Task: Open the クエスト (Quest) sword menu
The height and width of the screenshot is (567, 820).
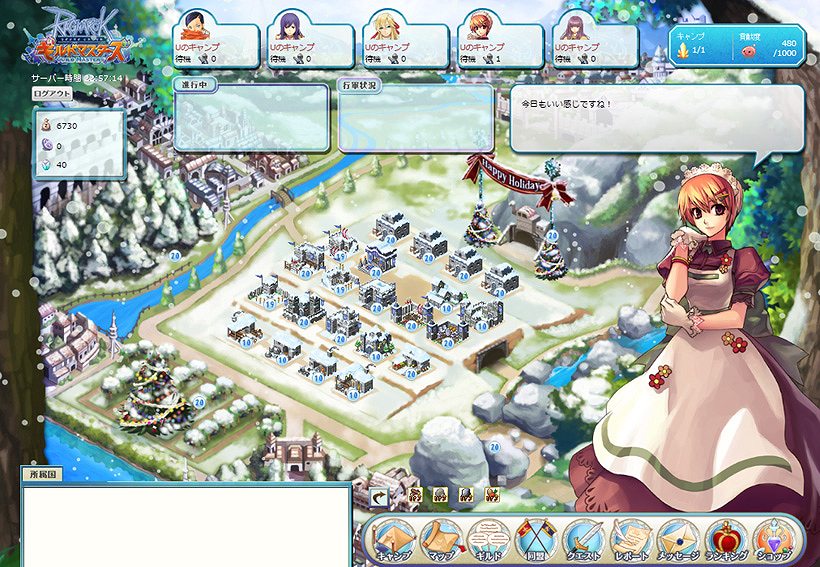Action: point(581,540)
